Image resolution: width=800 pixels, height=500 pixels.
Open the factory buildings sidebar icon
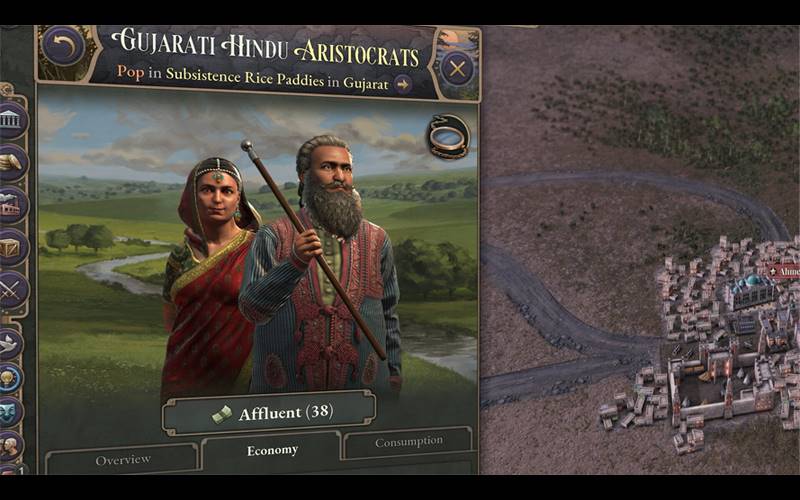click(x=11, y=205)
